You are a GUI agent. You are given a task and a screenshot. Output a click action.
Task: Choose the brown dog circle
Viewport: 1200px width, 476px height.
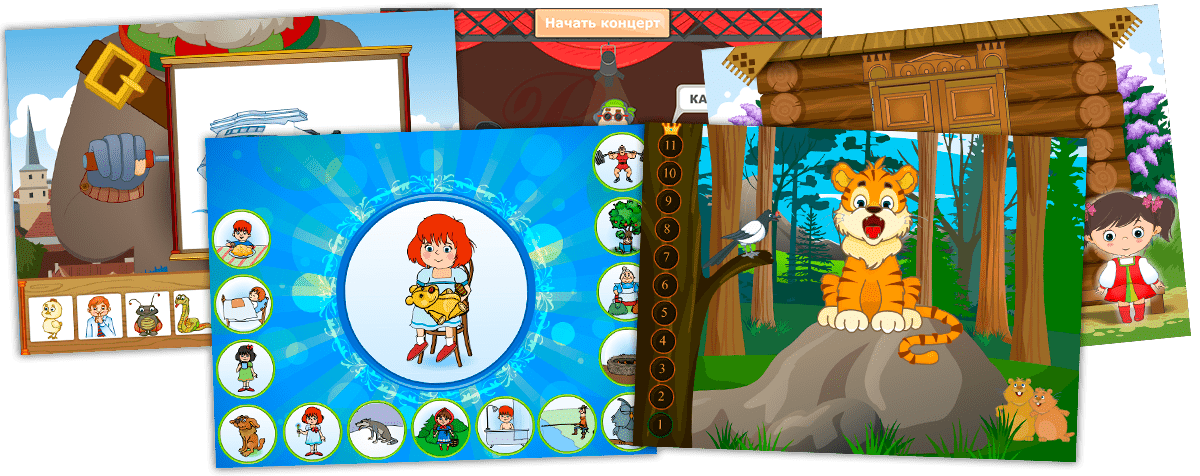[246, 432]
